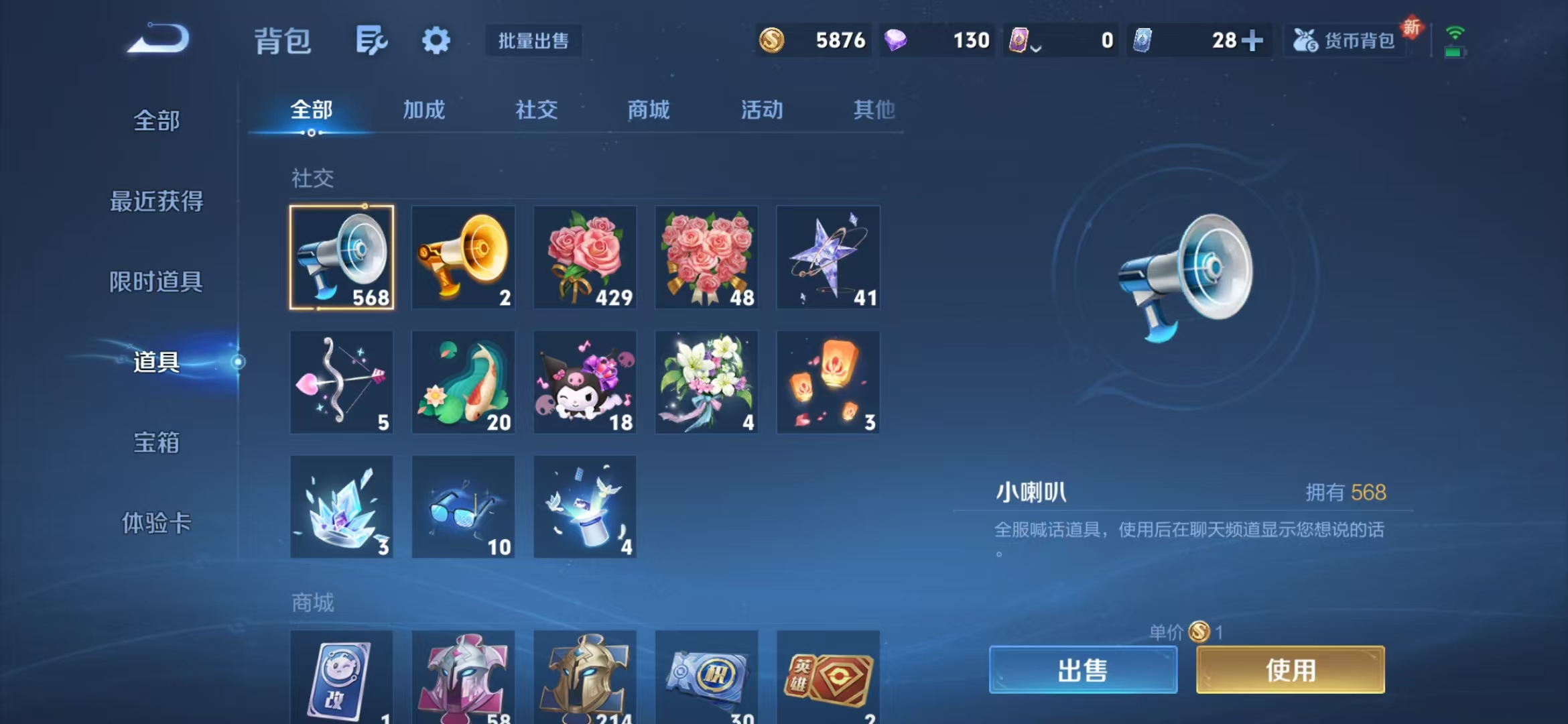Click the item management wrench icon beside 背包
1568x724 pixels.
(x=373, y=40)
